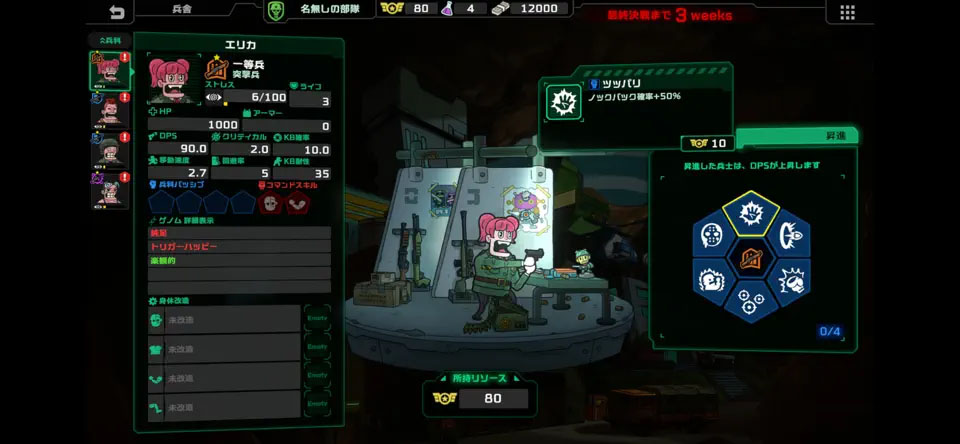The width and height of the screenshot is (960, 444).
Task: Click the squad emblem beside the squad name
Action: coord(278,10)
